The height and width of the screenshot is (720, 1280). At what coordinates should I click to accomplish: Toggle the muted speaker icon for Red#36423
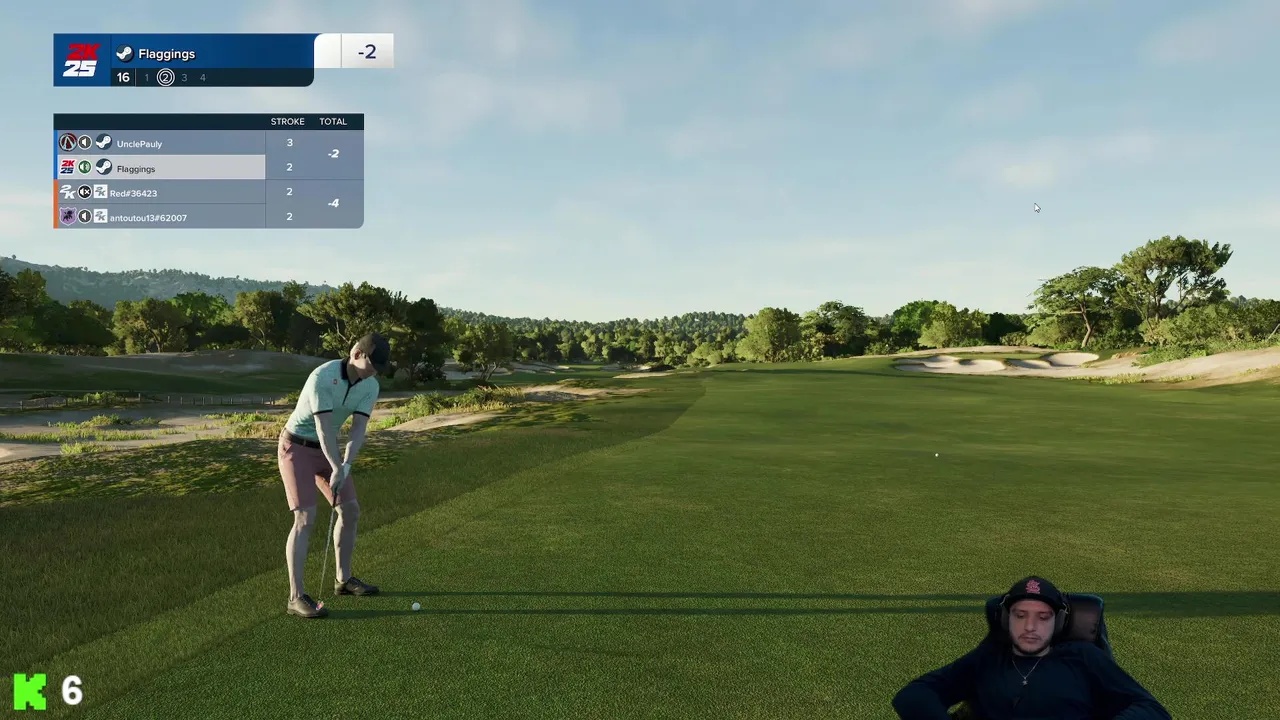tap(85, 192)
